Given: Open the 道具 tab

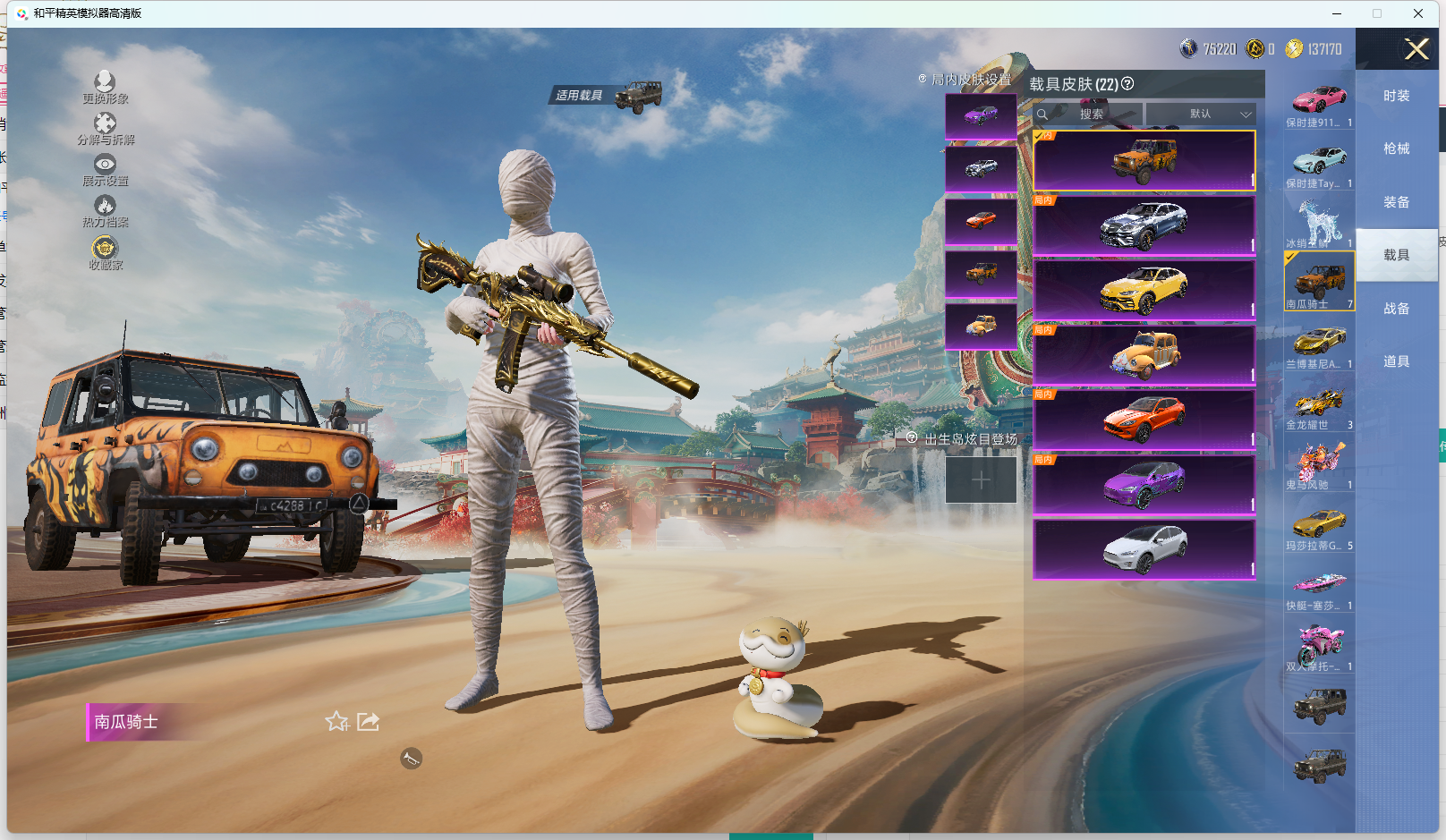Looking at the screenshot, I should tap(1396, 361).
